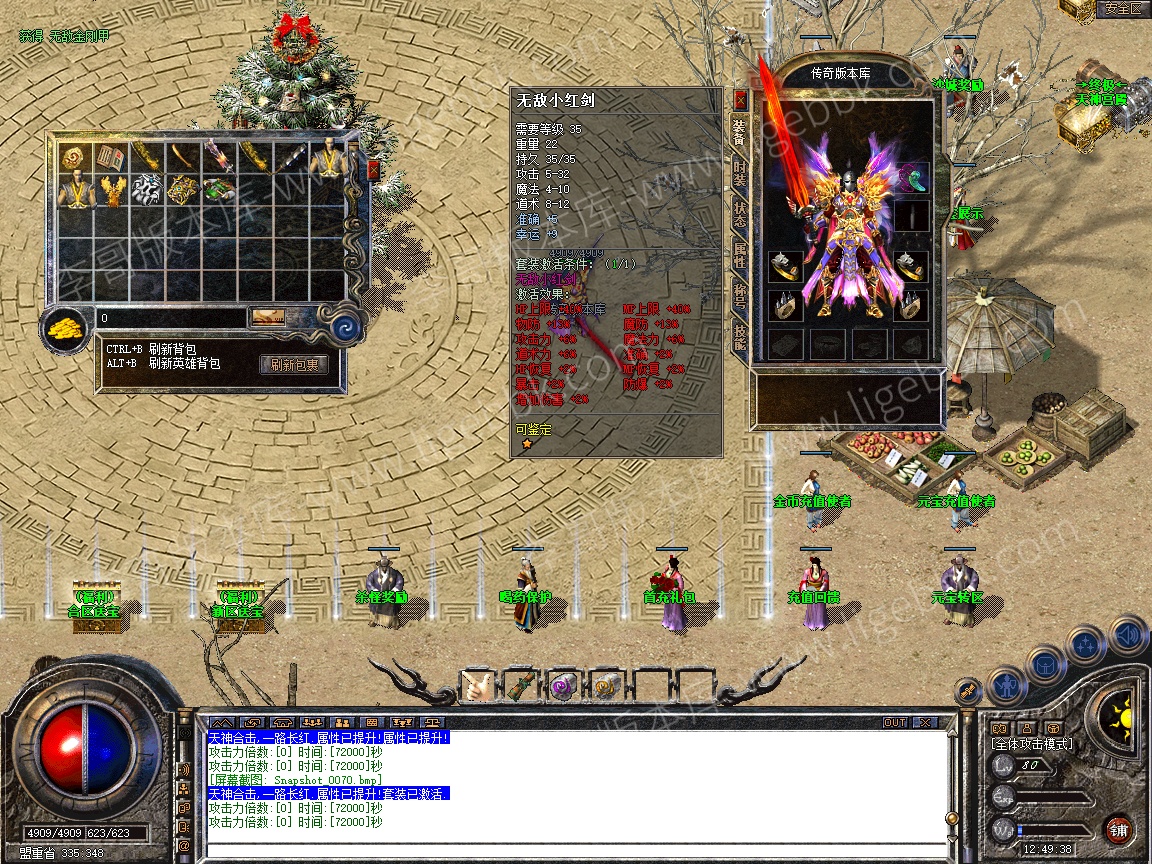The image size is (1152, 864).
Task: Select the green crescent necklace equipment slot
Action: pos(911,178)
